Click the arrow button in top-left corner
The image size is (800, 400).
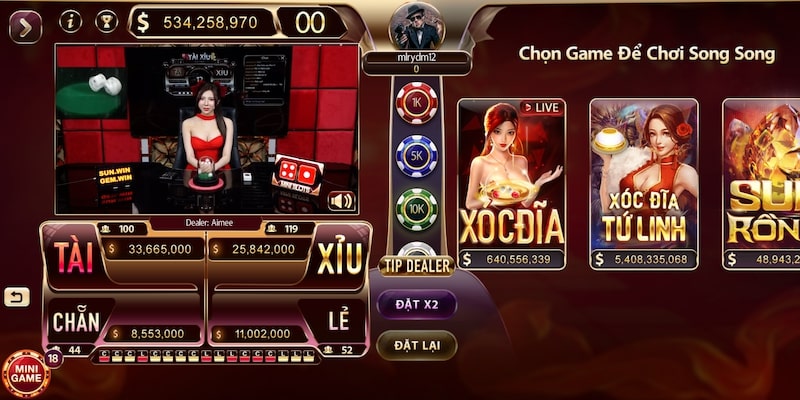(24, 24)
